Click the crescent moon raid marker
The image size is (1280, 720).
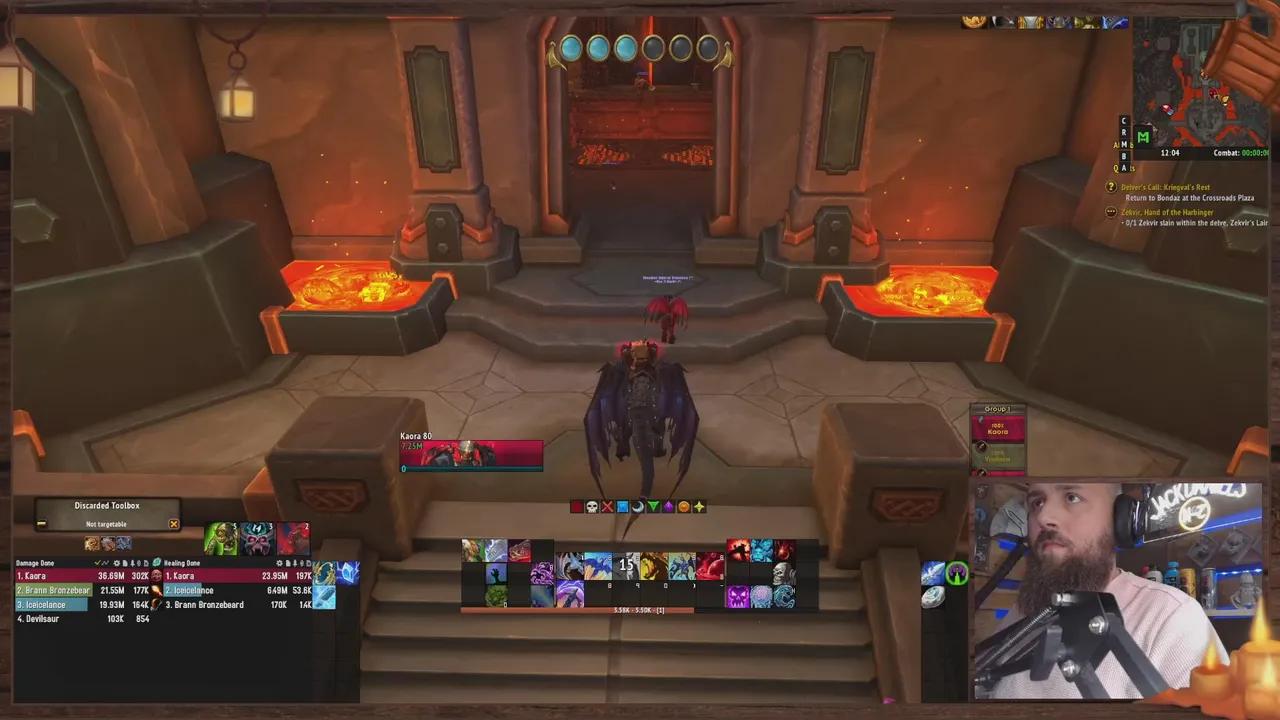click(x=637, y=507)
